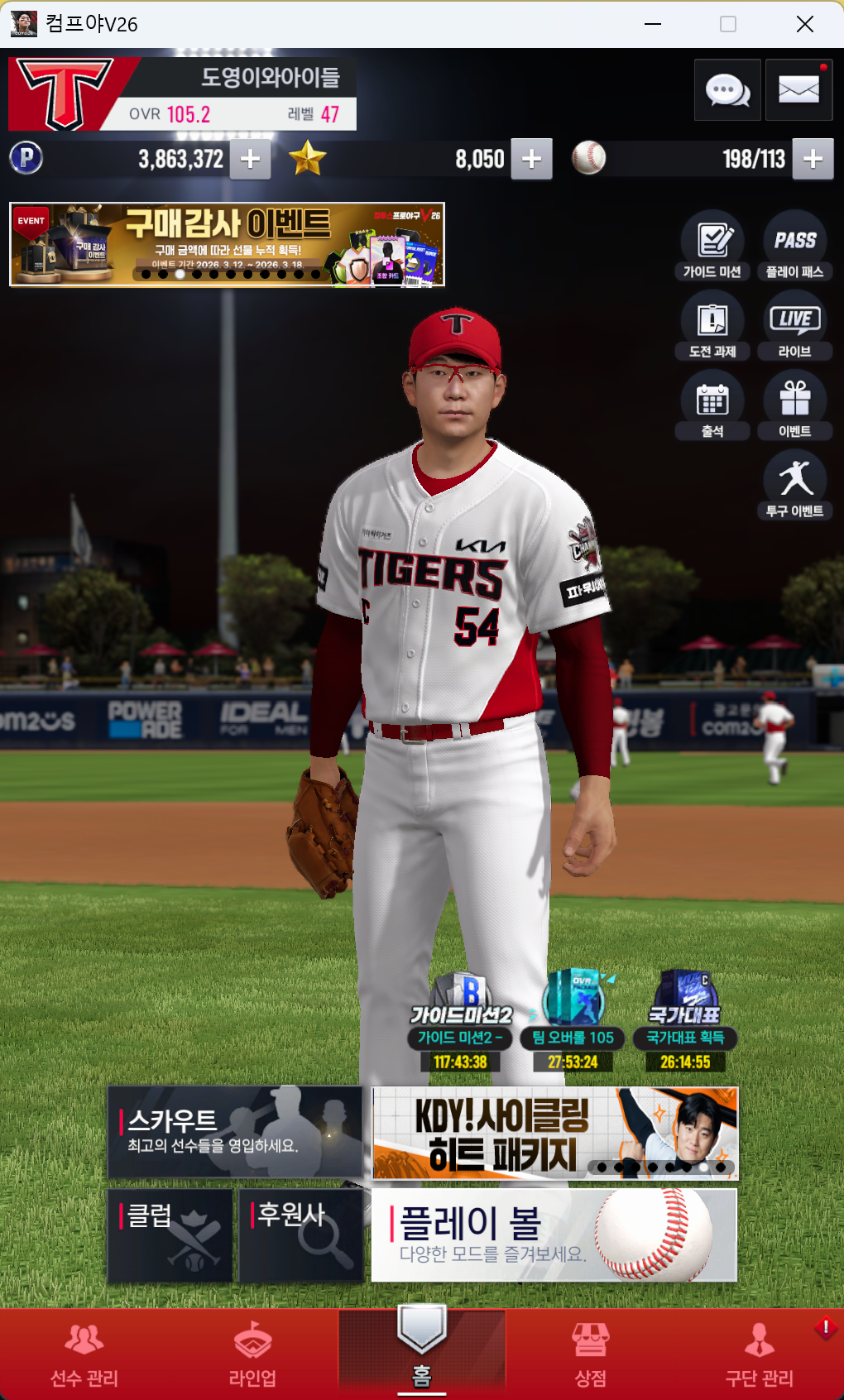The image size is (844, 1400).
Task: Switch to the 라인업 lineup tab
Action: tap(252, 1355)
